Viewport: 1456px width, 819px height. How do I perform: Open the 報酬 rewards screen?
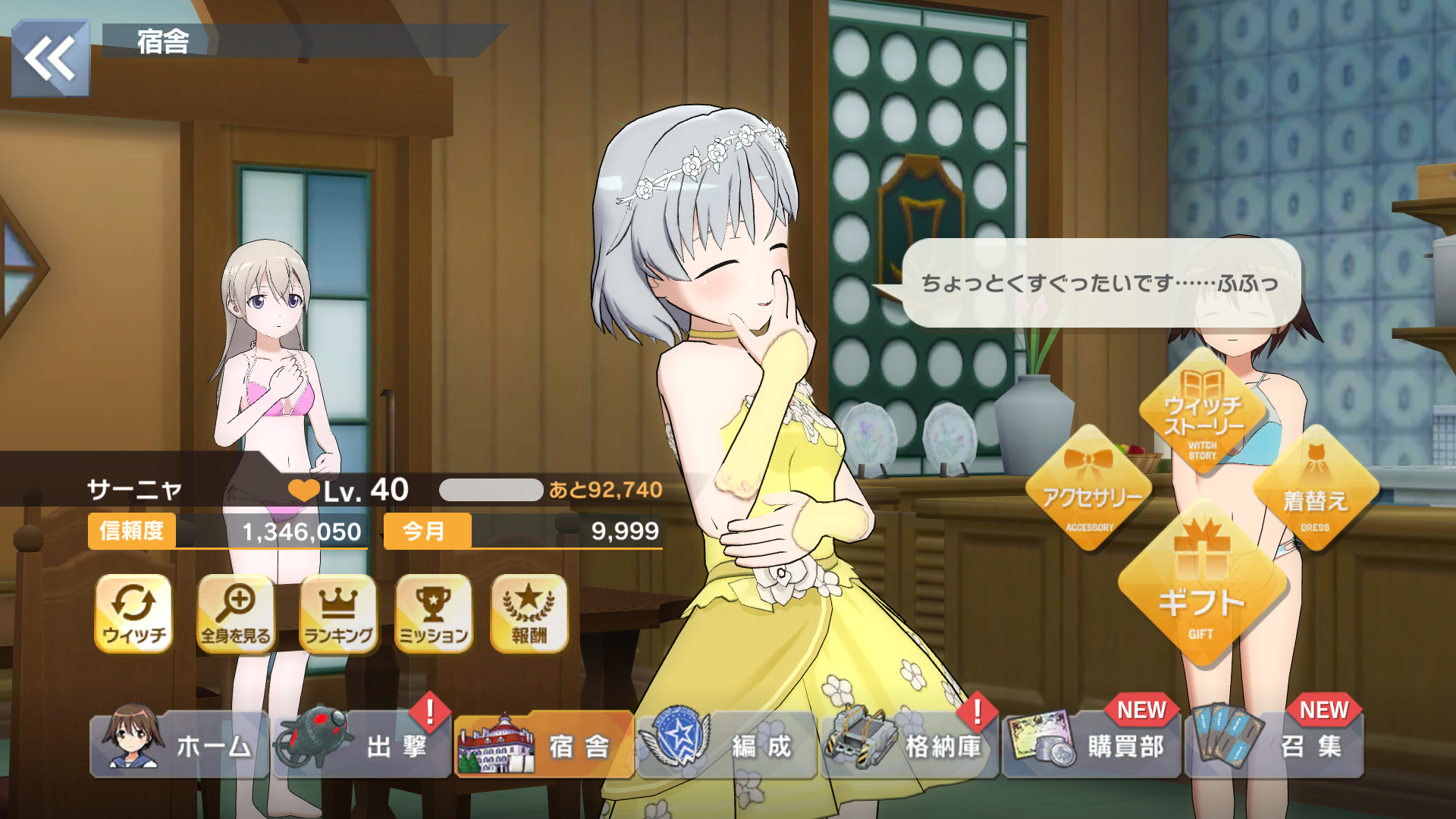[529, 613]
